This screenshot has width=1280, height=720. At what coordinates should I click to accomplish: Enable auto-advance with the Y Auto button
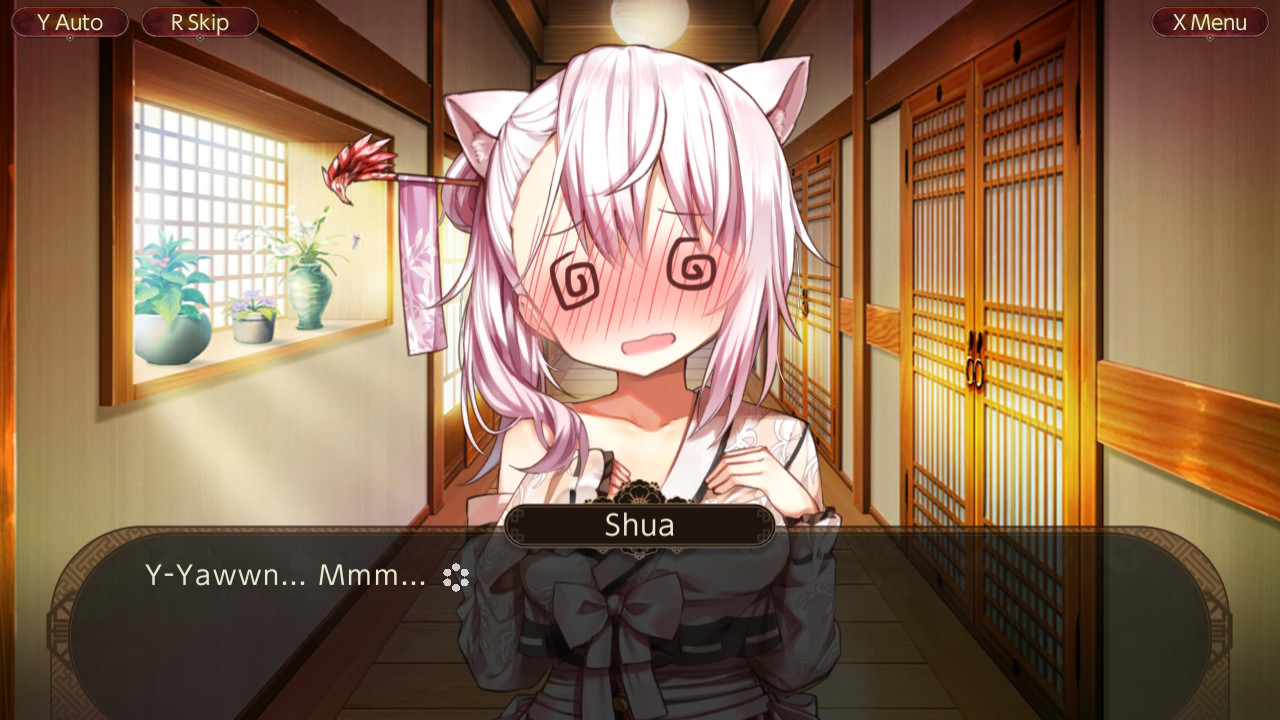[69, 22]
